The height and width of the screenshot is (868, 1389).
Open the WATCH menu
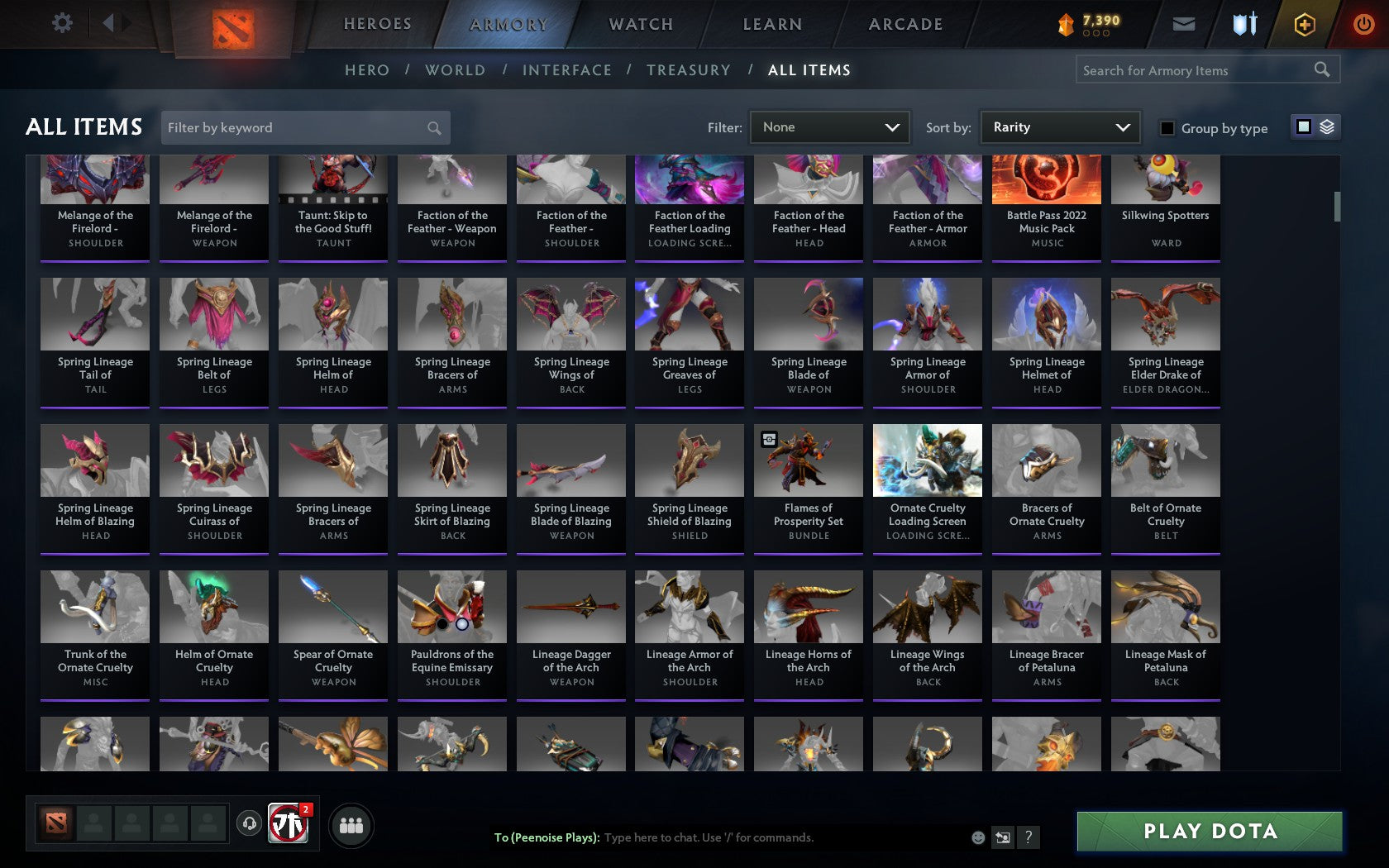(640, 24)
